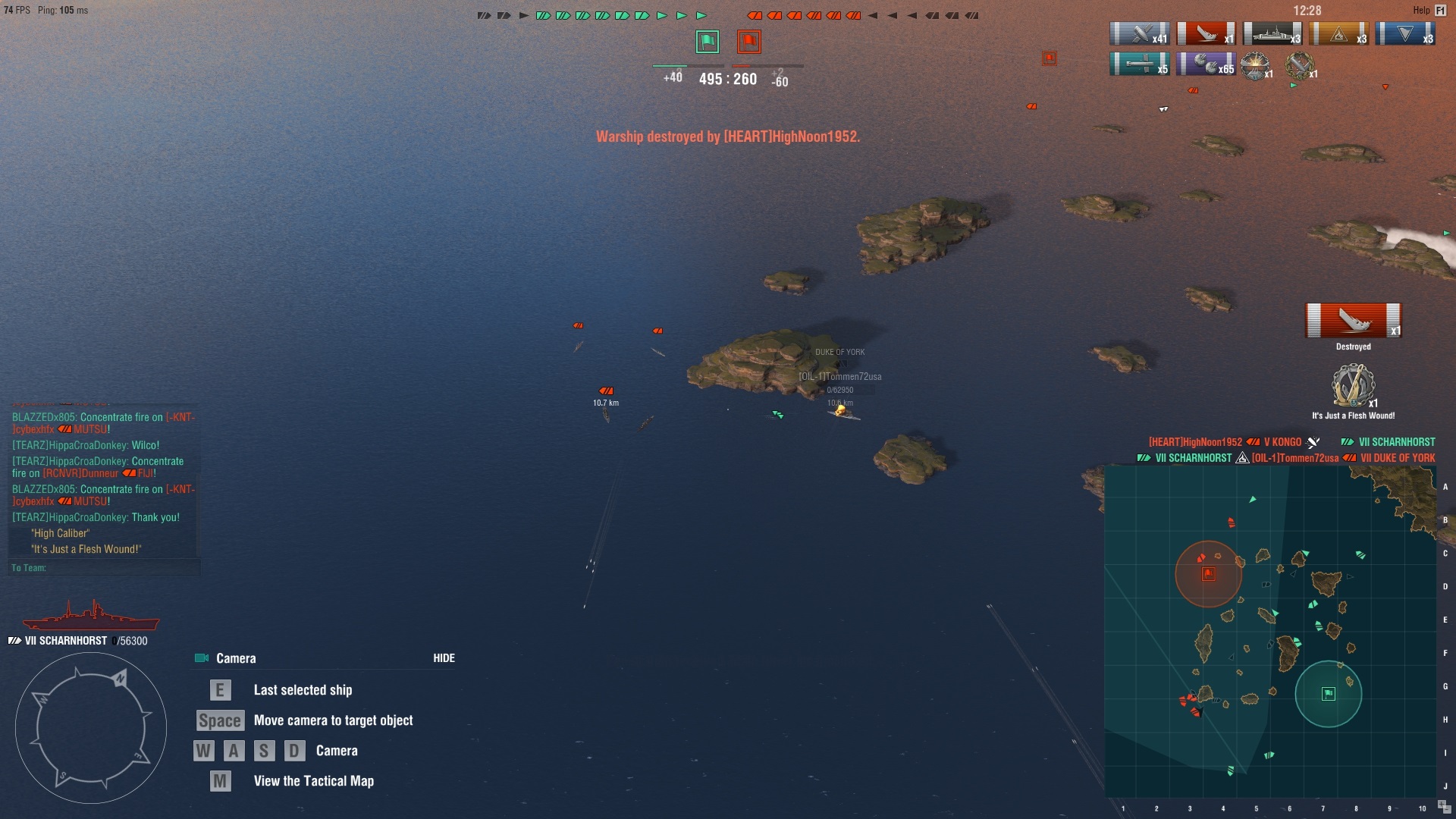
Task: Click the large Destroyed ribbon
Action: click(x=1353, y=321)
